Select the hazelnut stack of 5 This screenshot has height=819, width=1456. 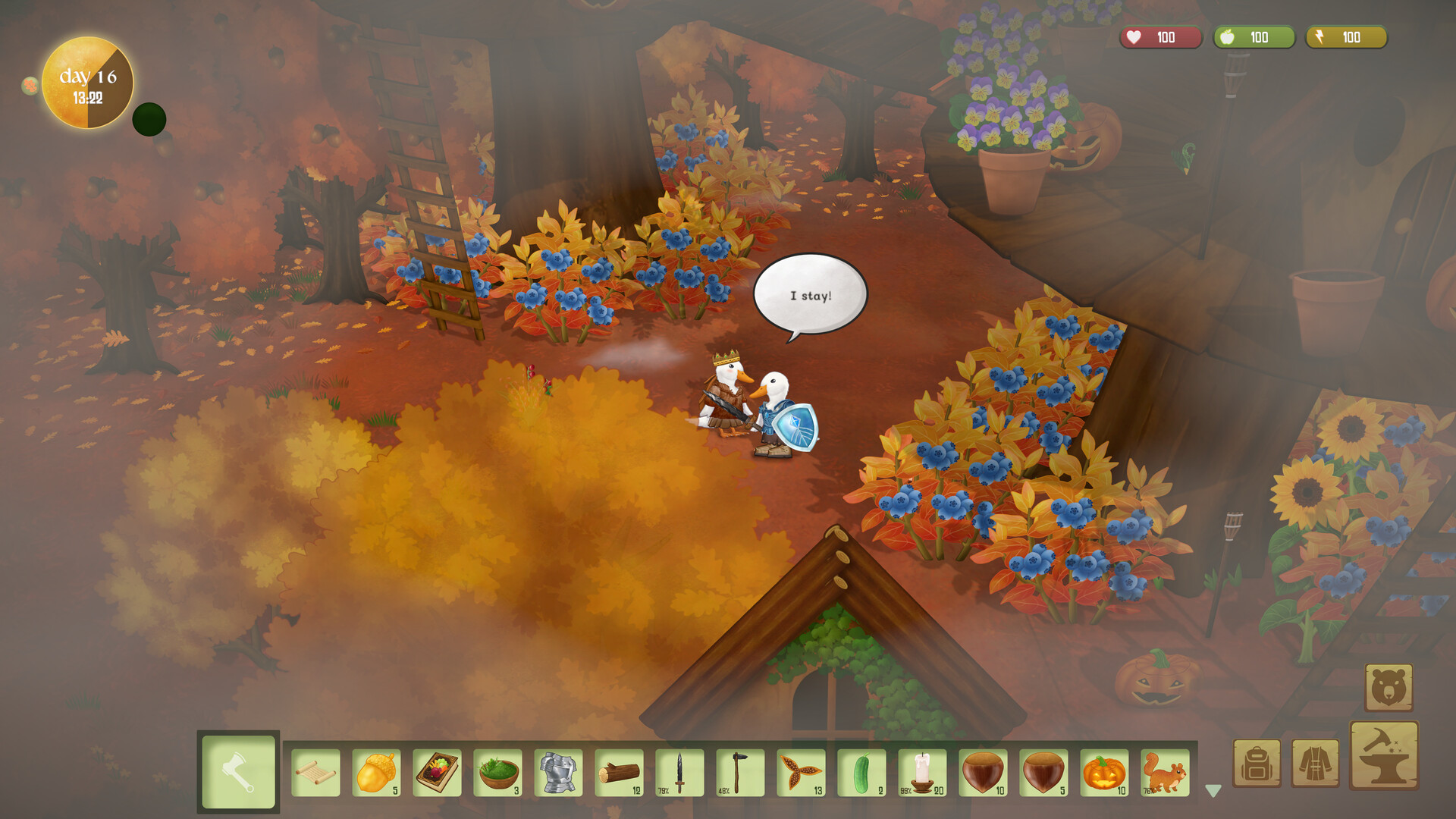click(1043, 773)
